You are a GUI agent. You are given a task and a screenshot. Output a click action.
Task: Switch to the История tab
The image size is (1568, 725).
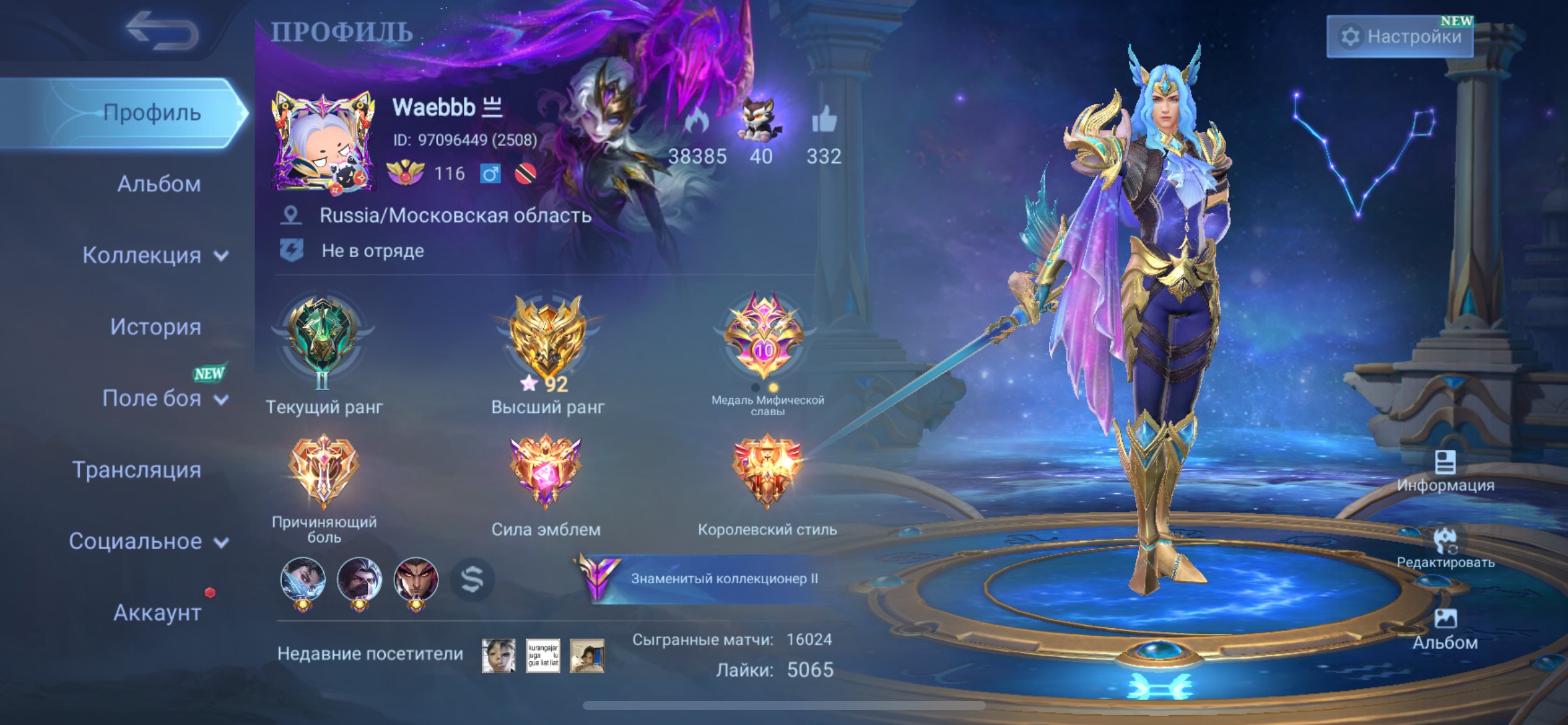click(154, 325)
